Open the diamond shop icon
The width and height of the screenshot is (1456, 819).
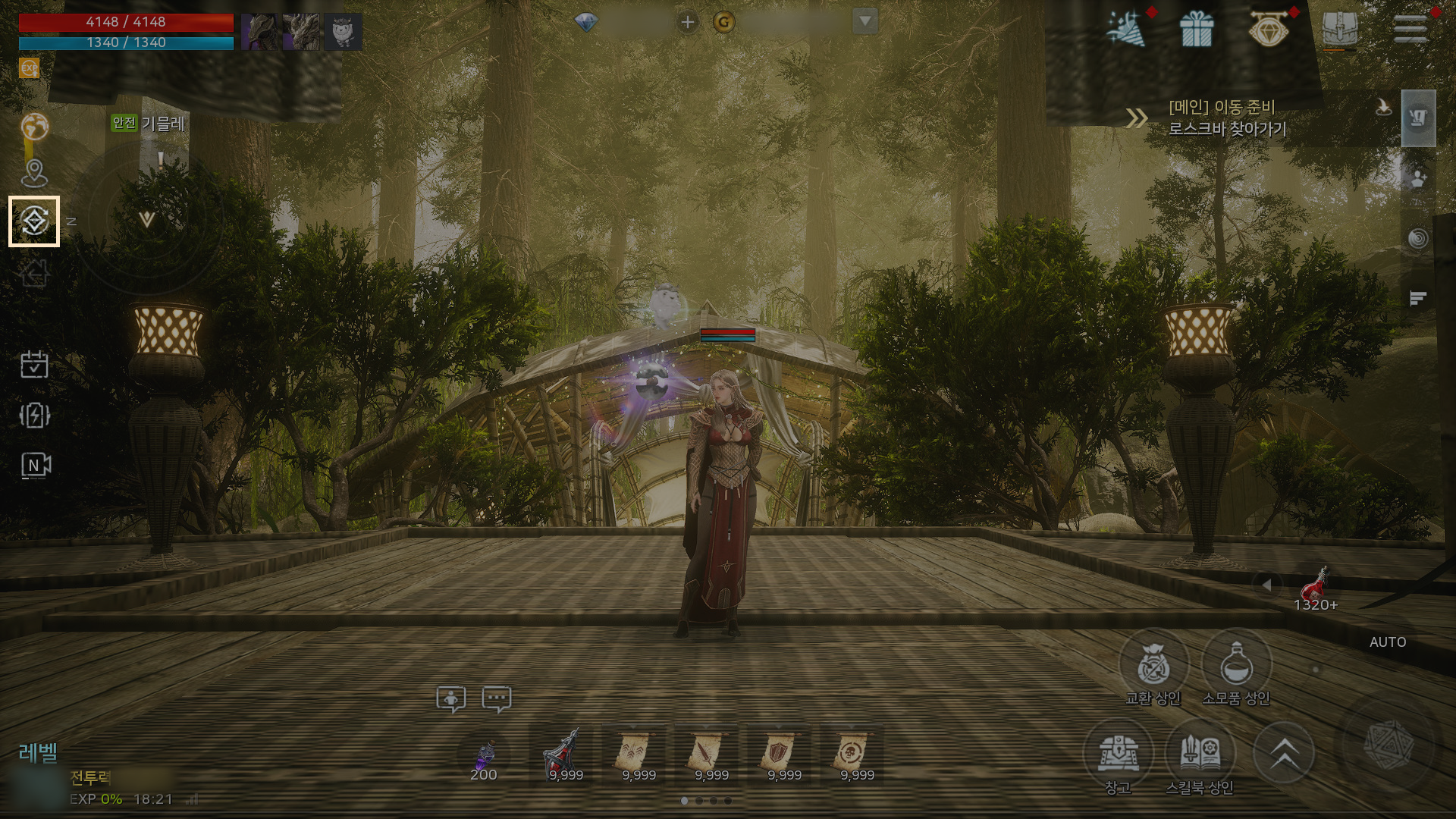pyautogui.click(x=1269, y=29)
